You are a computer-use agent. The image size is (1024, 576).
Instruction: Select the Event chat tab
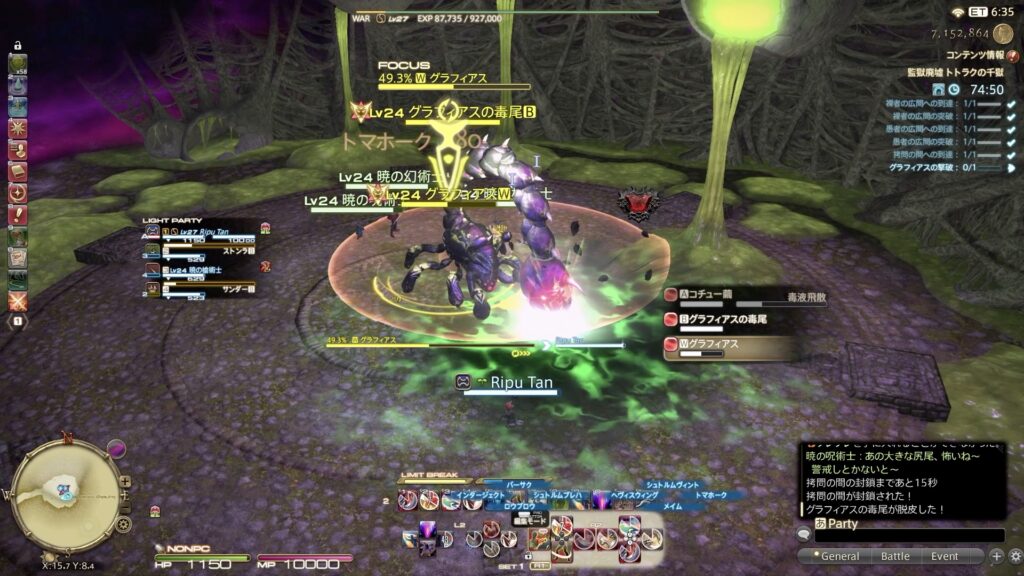click(x=945, y=556)
